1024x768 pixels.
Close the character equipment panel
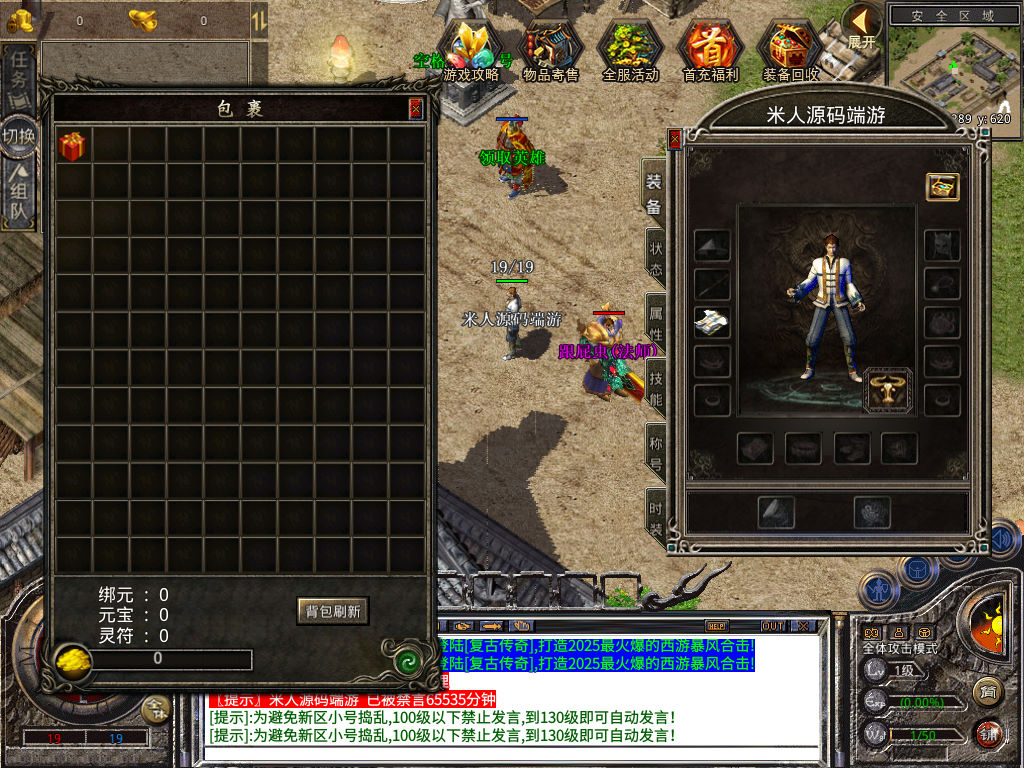(x=675, y=140)
